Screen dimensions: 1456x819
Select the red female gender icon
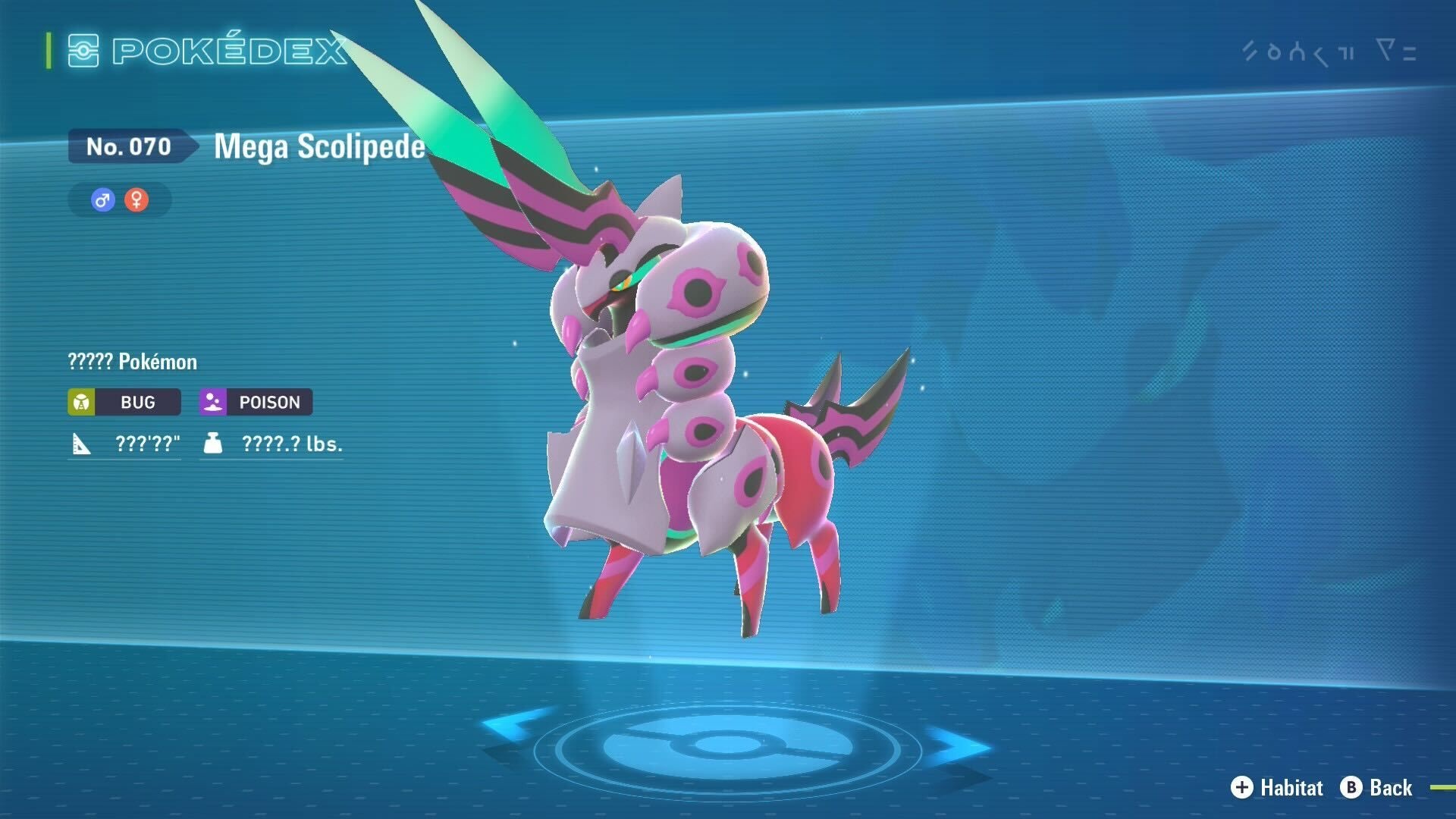pos(136,200)
